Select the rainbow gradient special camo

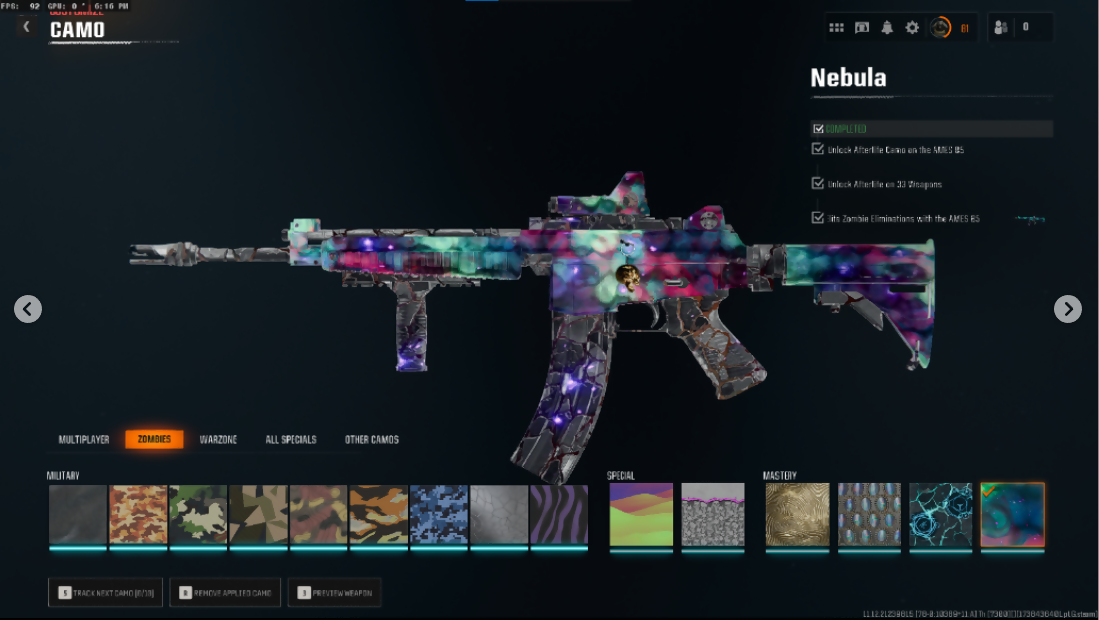coord(641,515)
